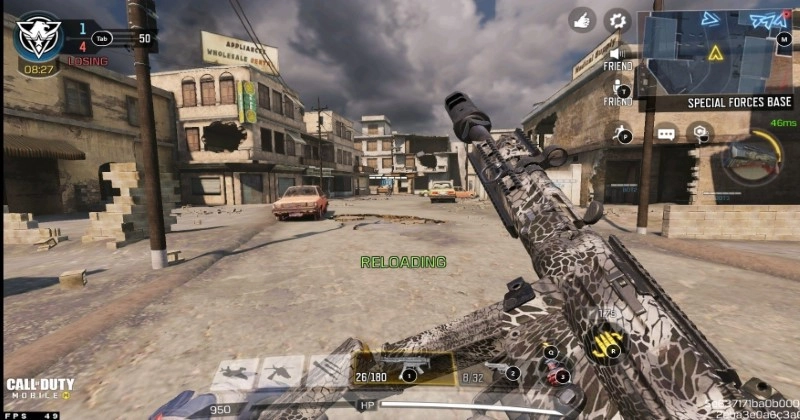Tap the hexagon emote icon
The width and height of the screenshot is (800, 420).
pos(700,132)
